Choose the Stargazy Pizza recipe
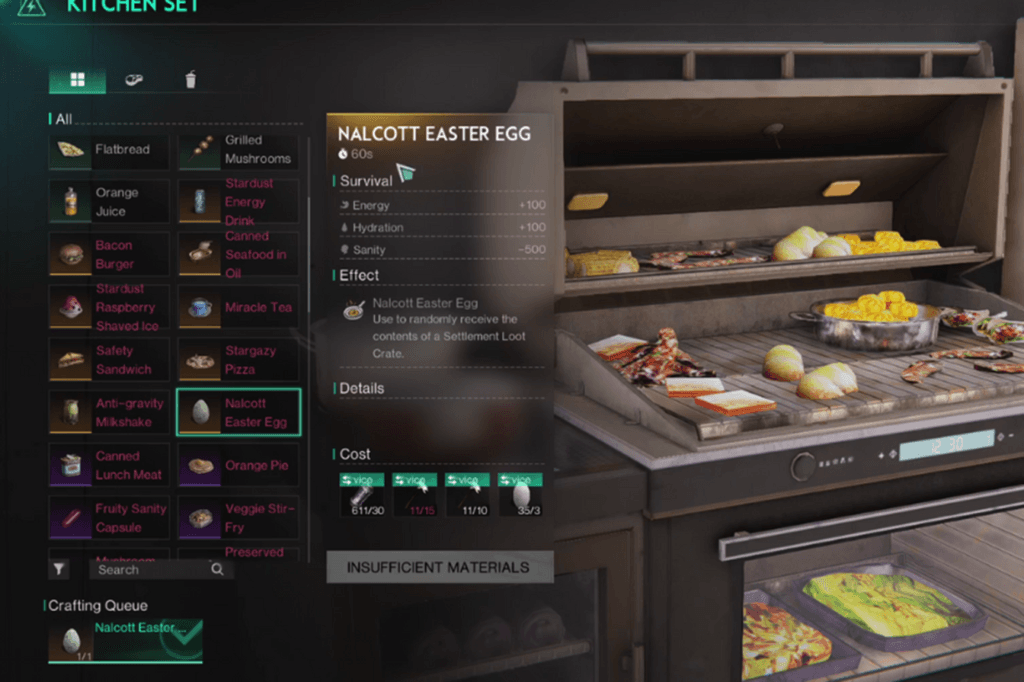Screen dimensions: 1024x682 (238, 360)
